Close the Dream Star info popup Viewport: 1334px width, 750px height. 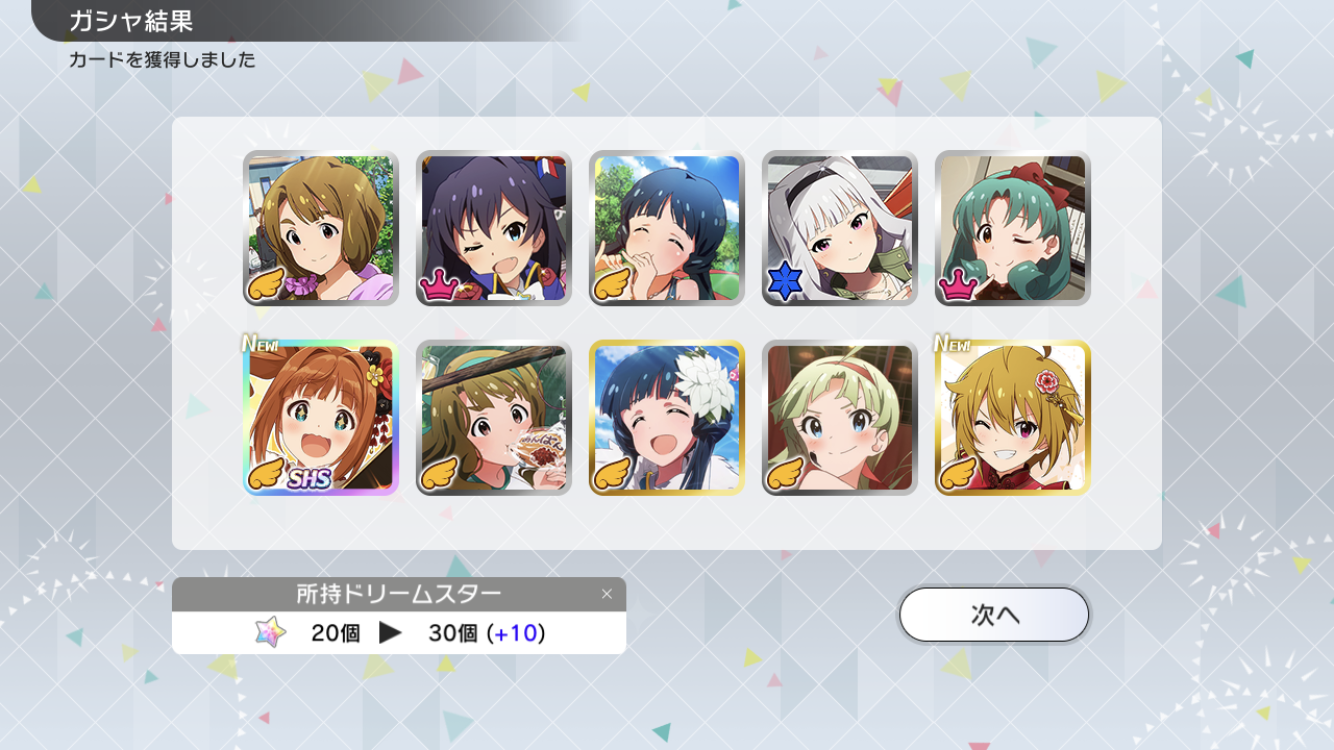click(x=606, y=594)
